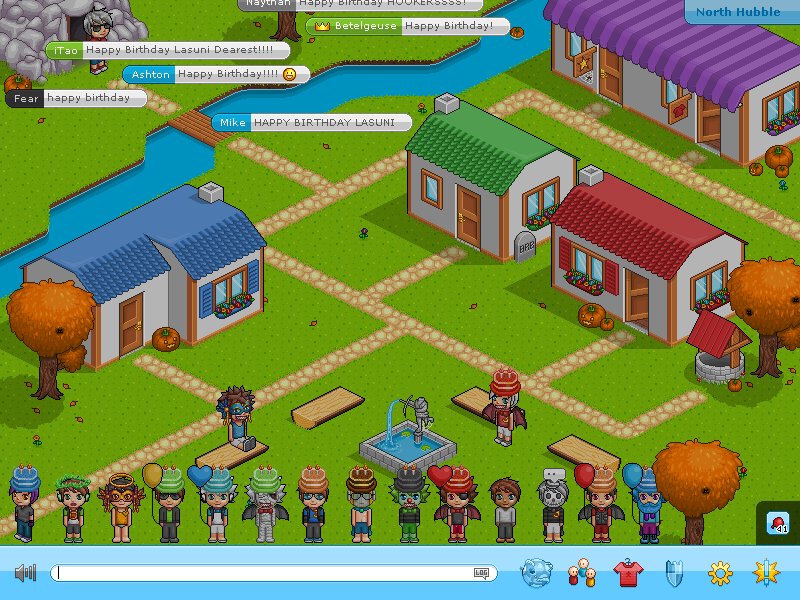Select Fear's happy birthday chat bubble
The image size is (800, 600).
point(76,98)
